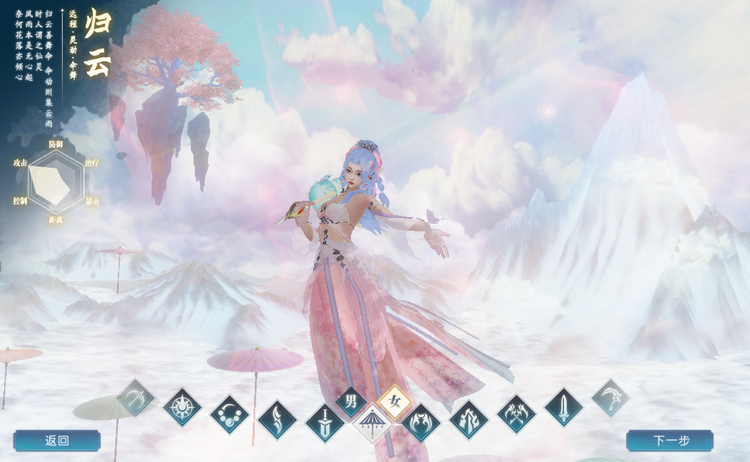
Task: Select the bead necklace class icon
Action: pos(229,414)
